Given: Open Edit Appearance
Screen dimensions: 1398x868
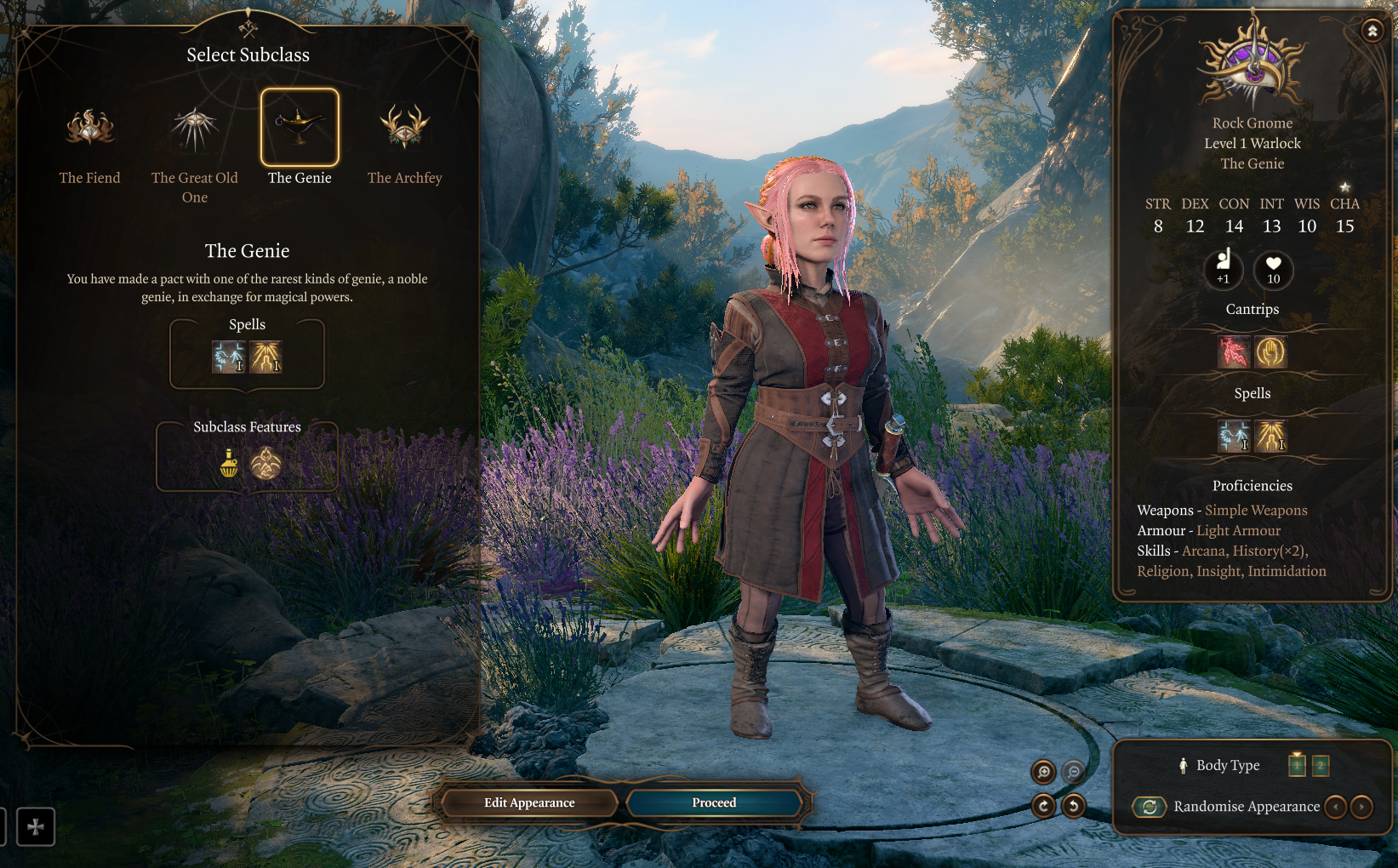Looking at the screenshot, I should point(529,802).
